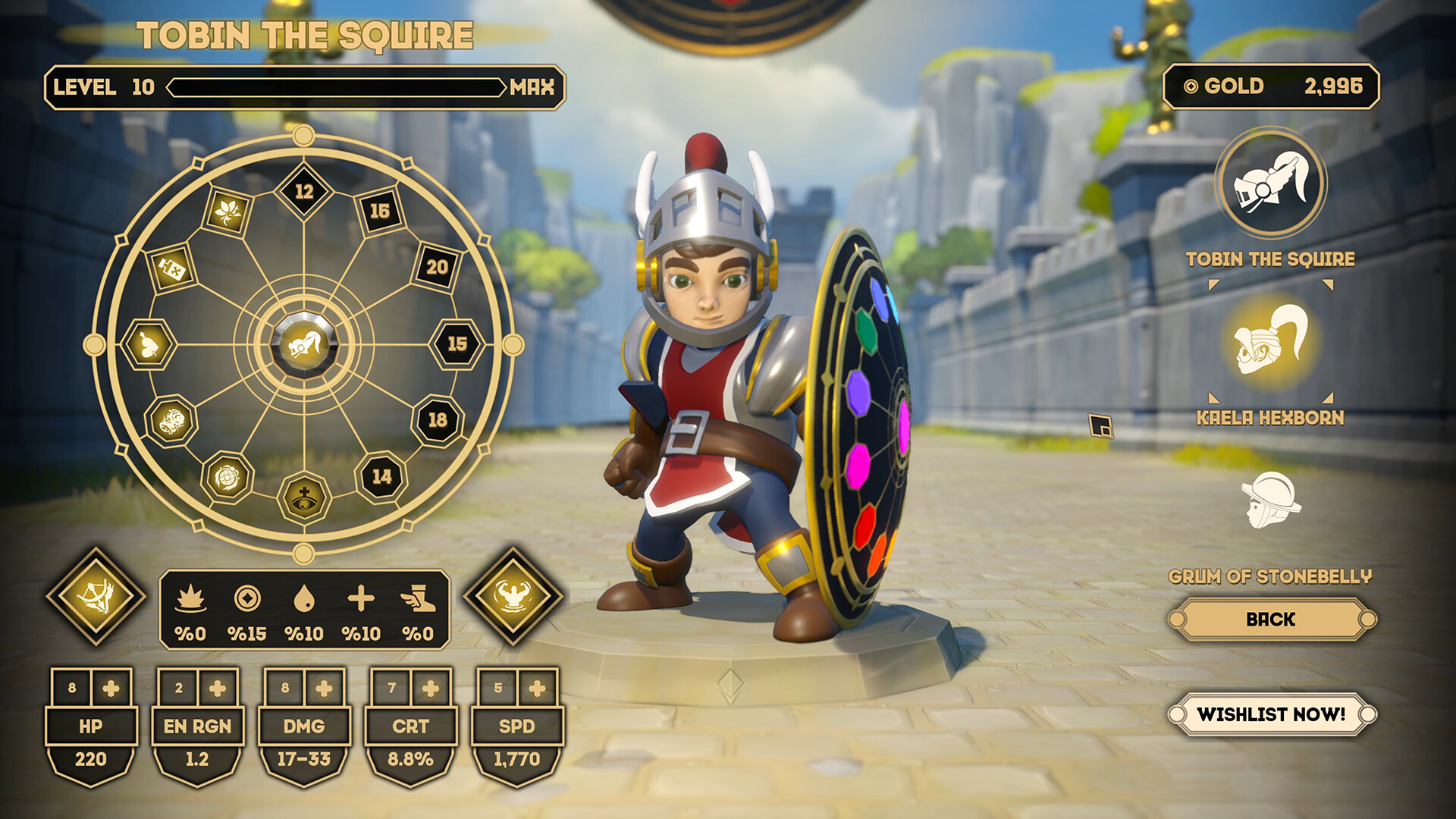This screenshot has height=819, width=1456.
Task: Add a point to DMG stat
Action: click(x=325, y=689)
